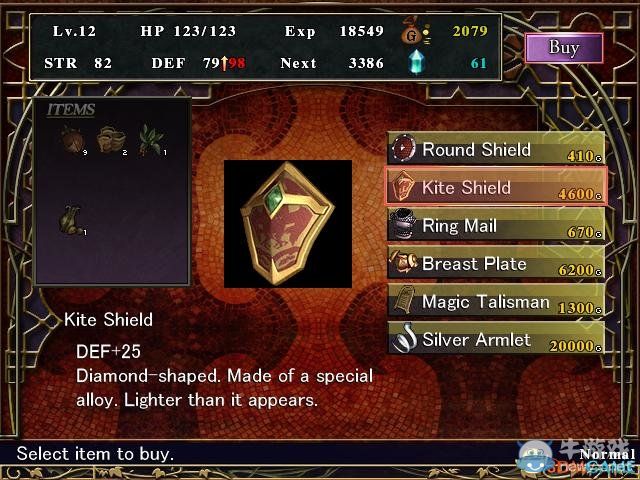Click the green leafy herb item

point(151,138)
